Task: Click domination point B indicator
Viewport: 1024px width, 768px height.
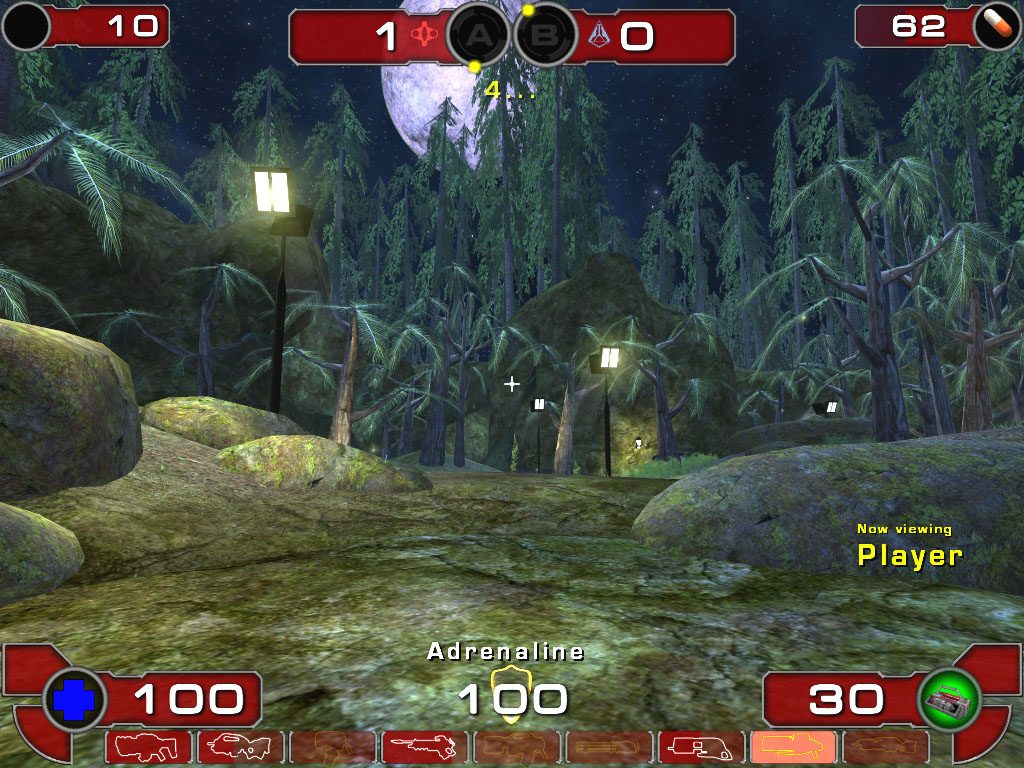Action: tap(546, 37)
